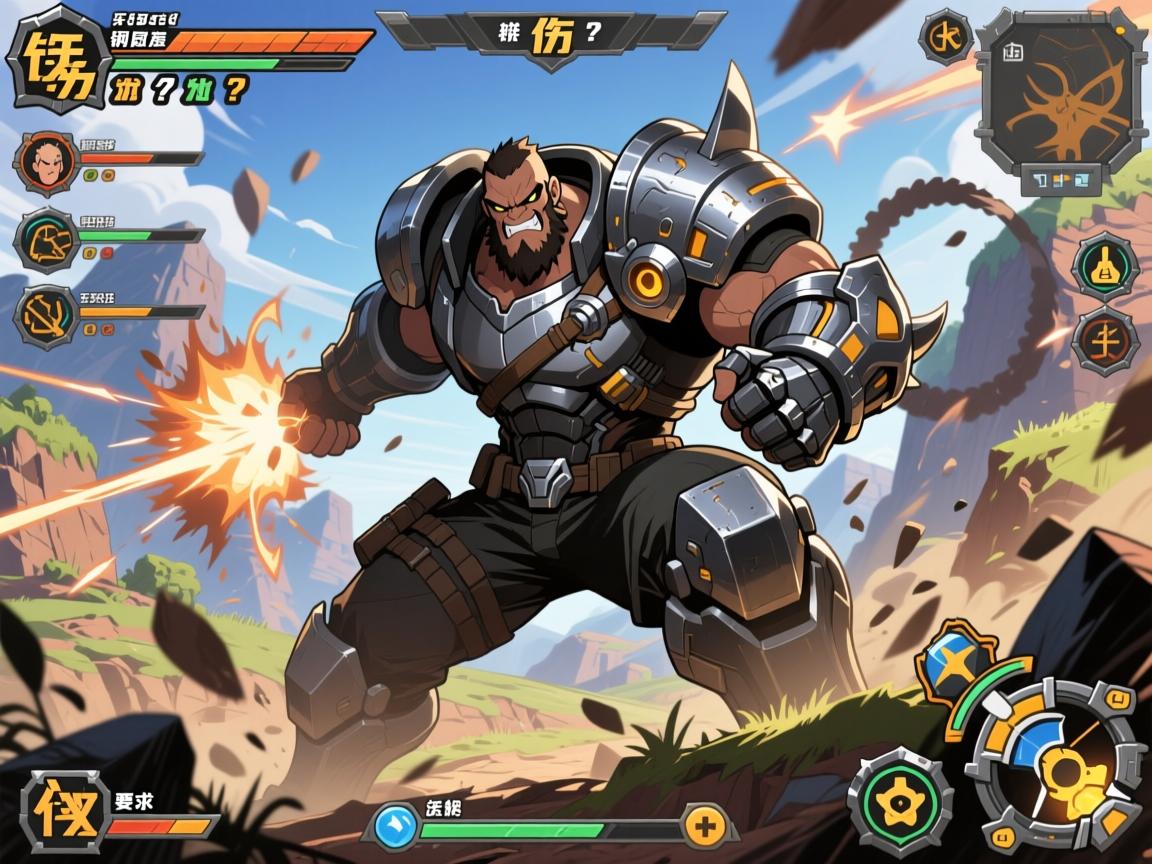Trigger the green-ringed gold star ability

(899, 801)
